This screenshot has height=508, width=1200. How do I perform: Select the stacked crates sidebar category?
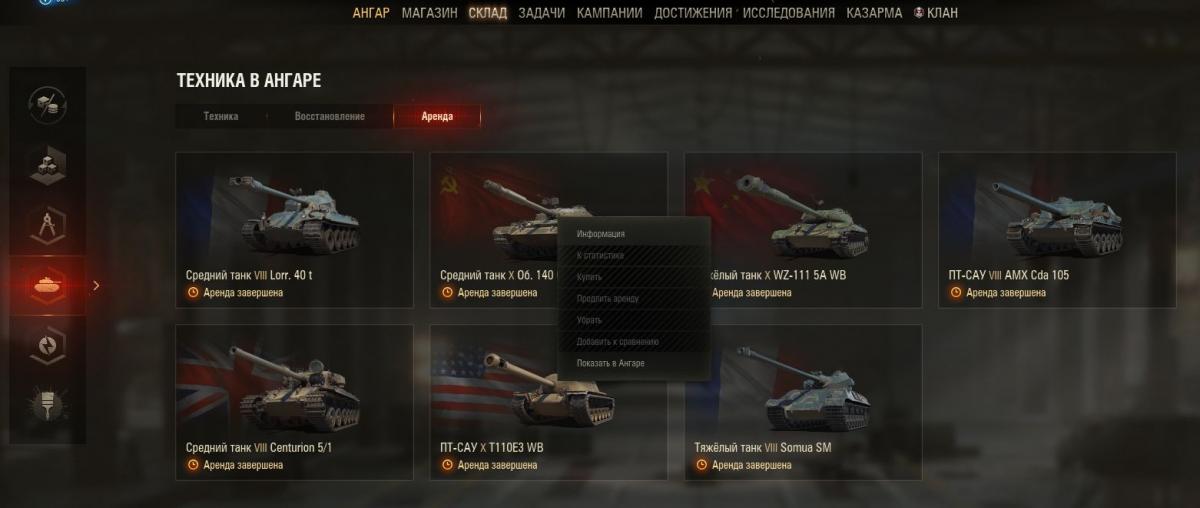point(47,164)
